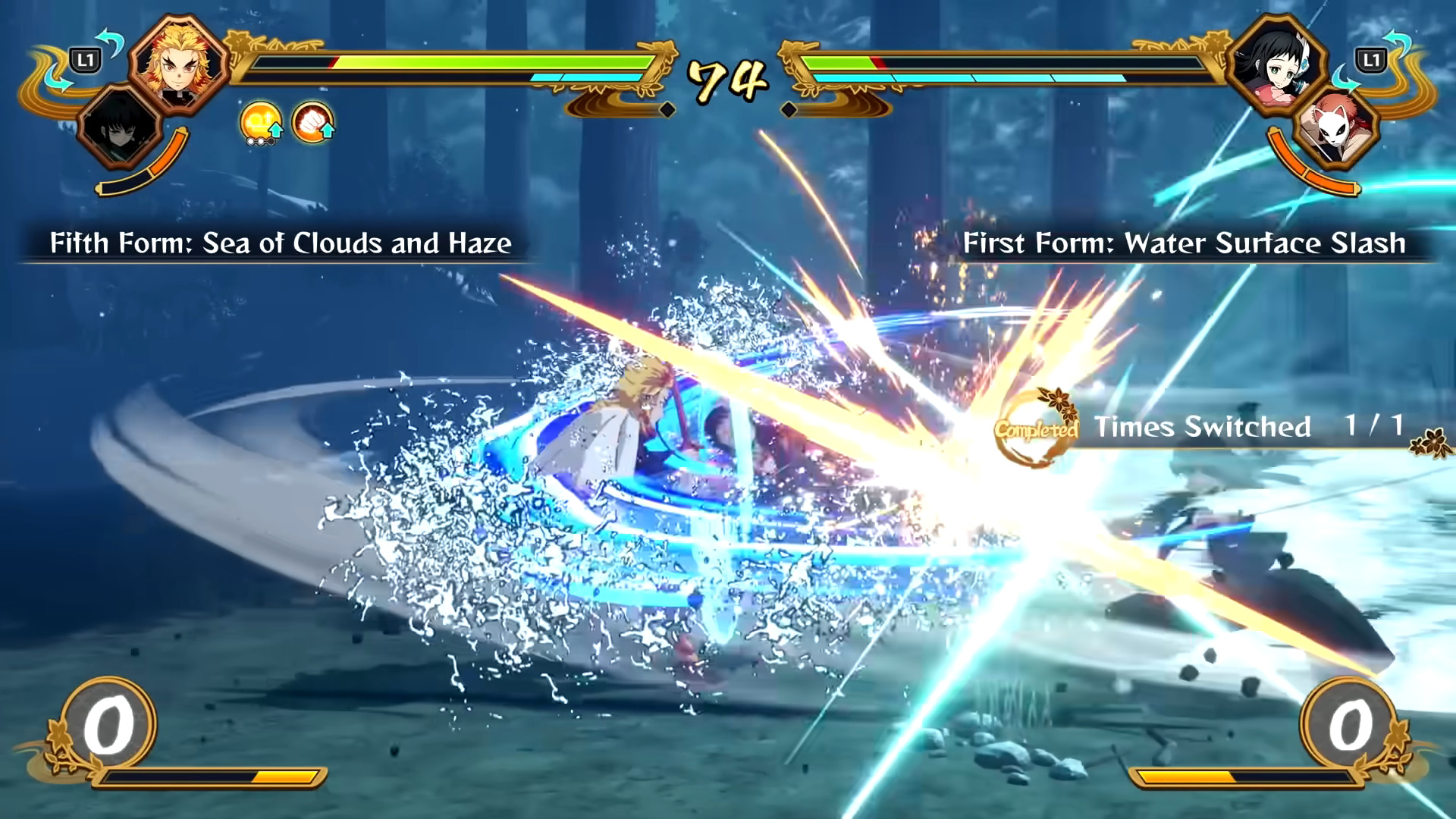The image size is (1456, 819).
Task: Click the yellow boost buff icon
Action: tap(261, 123)
